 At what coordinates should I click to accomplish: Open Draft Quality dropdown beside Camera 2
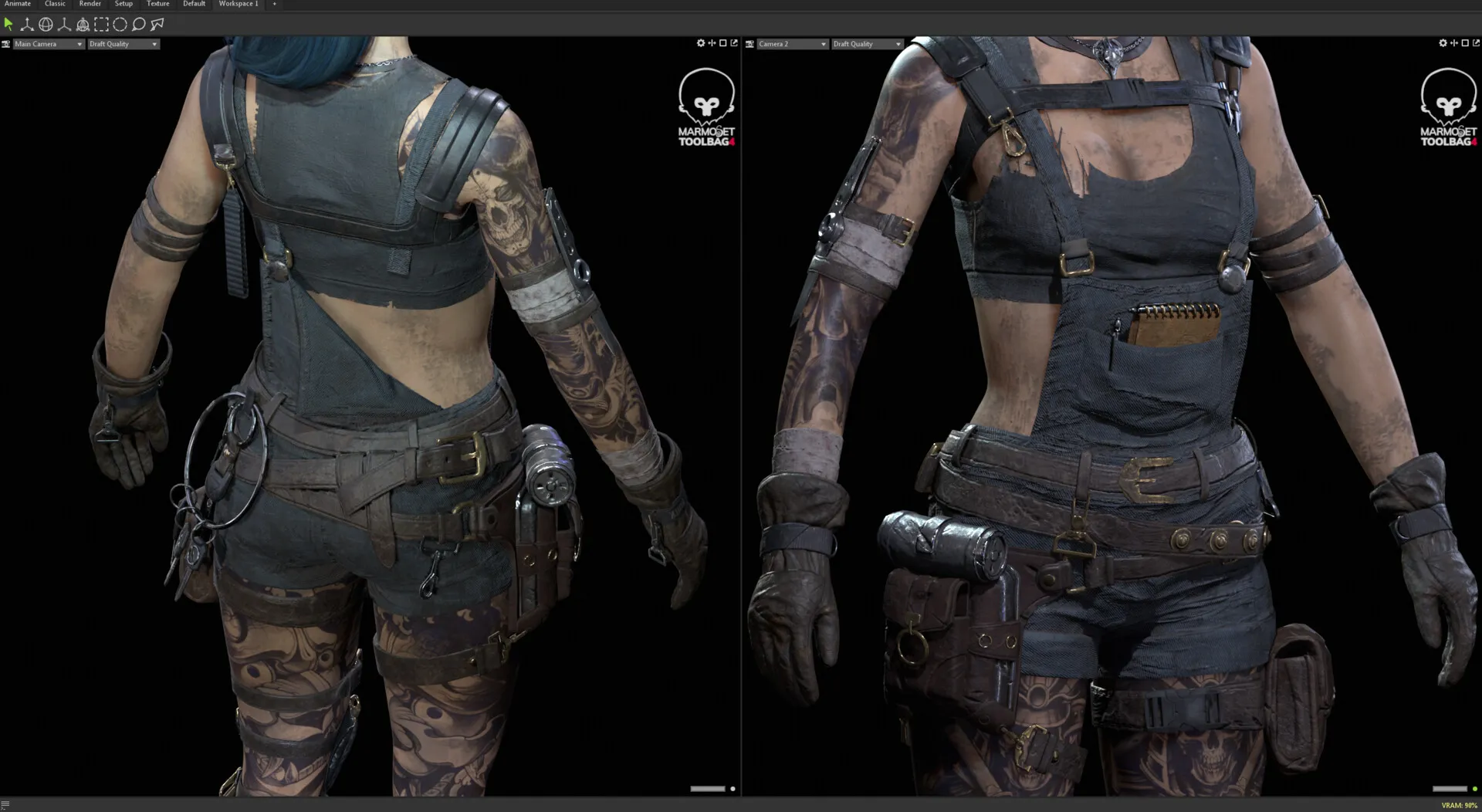click(x=867, y=44)
